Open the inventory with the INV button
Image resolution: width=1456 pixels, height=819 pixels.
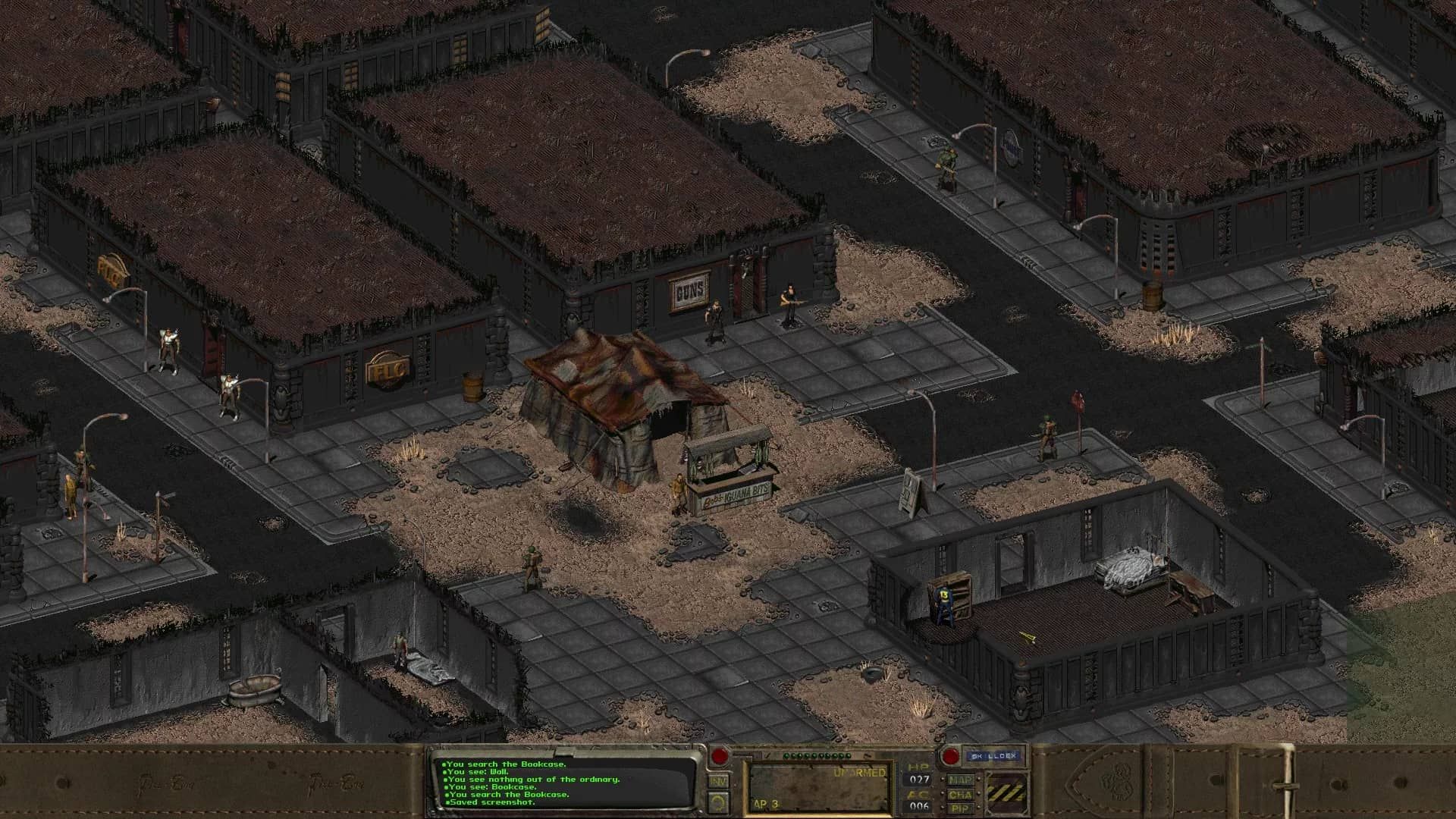point(719,781)
